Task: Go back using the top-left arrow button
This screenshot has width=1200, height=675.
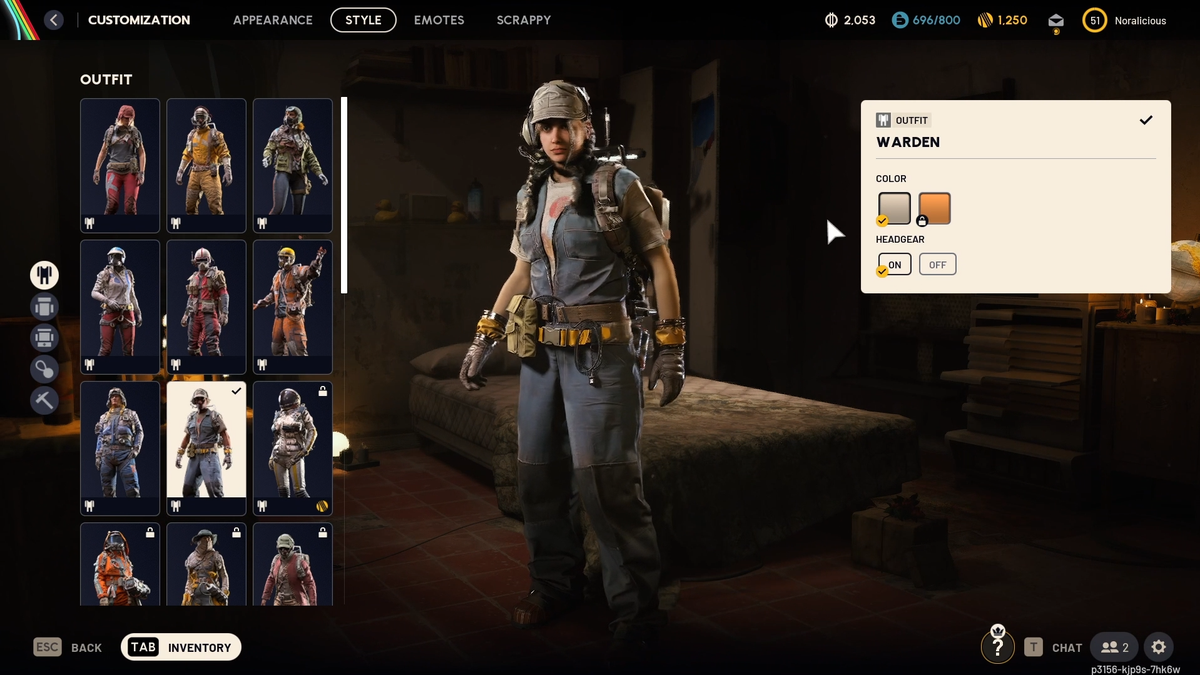Action: point(54,20)
